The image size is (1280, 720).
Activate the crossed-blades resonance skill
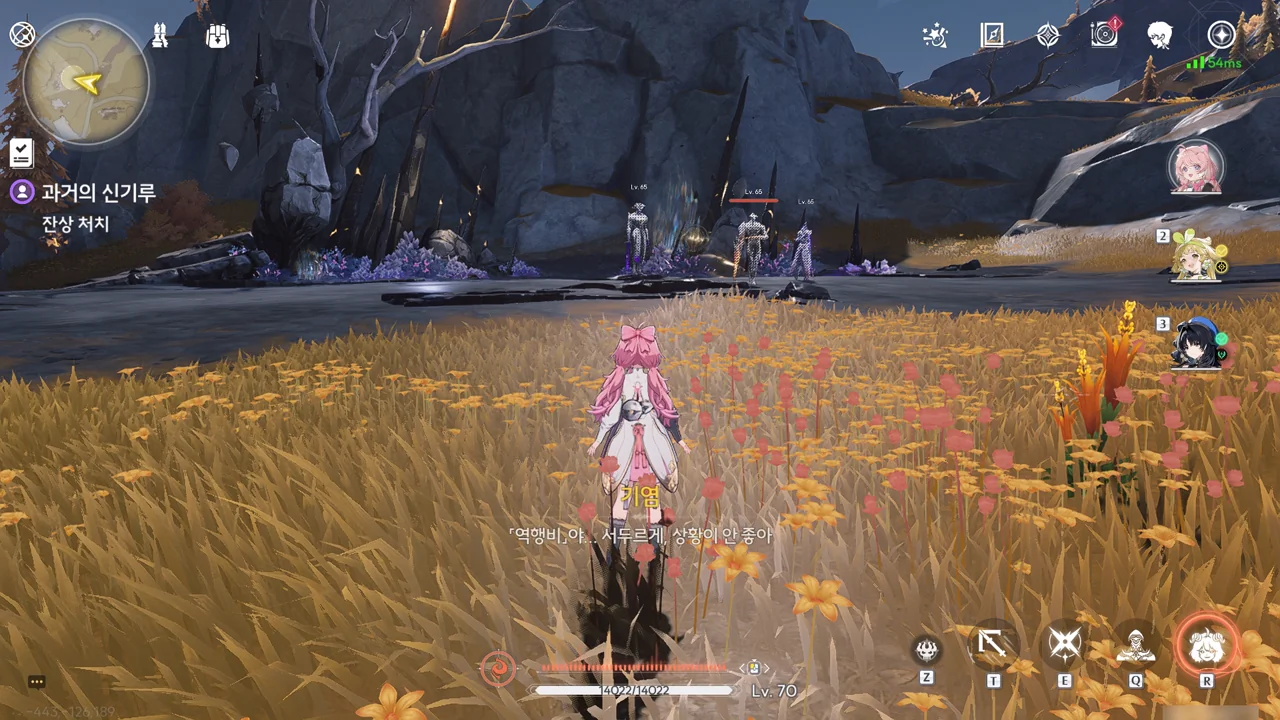[1065, 645]
